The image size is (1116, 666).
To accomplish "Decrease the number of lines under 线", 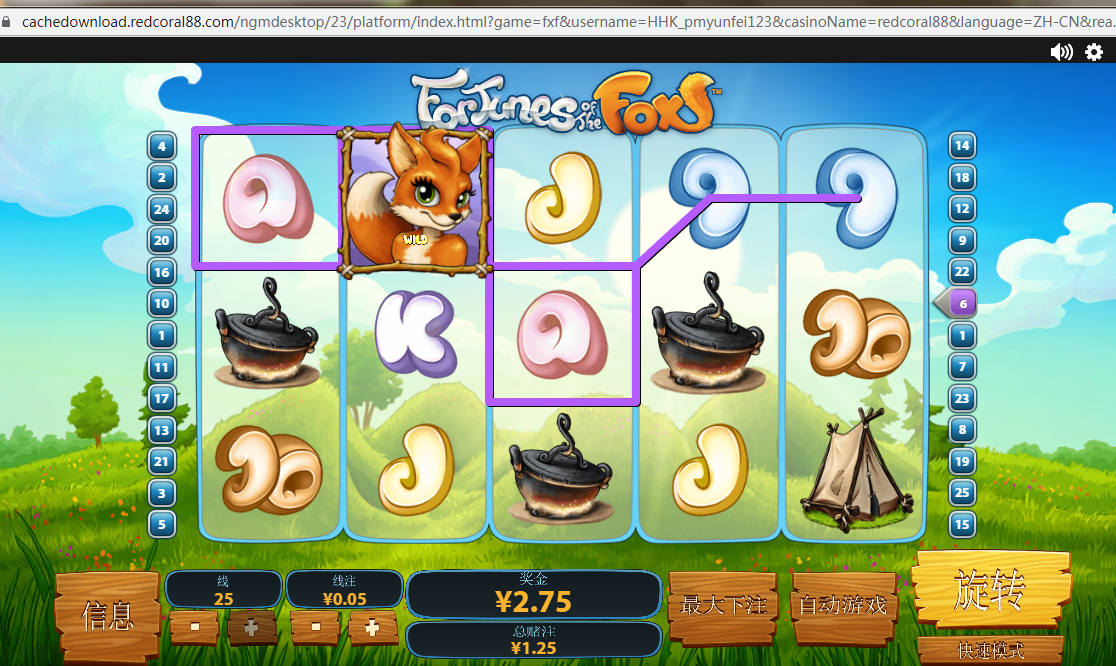I will coord(195,628).
